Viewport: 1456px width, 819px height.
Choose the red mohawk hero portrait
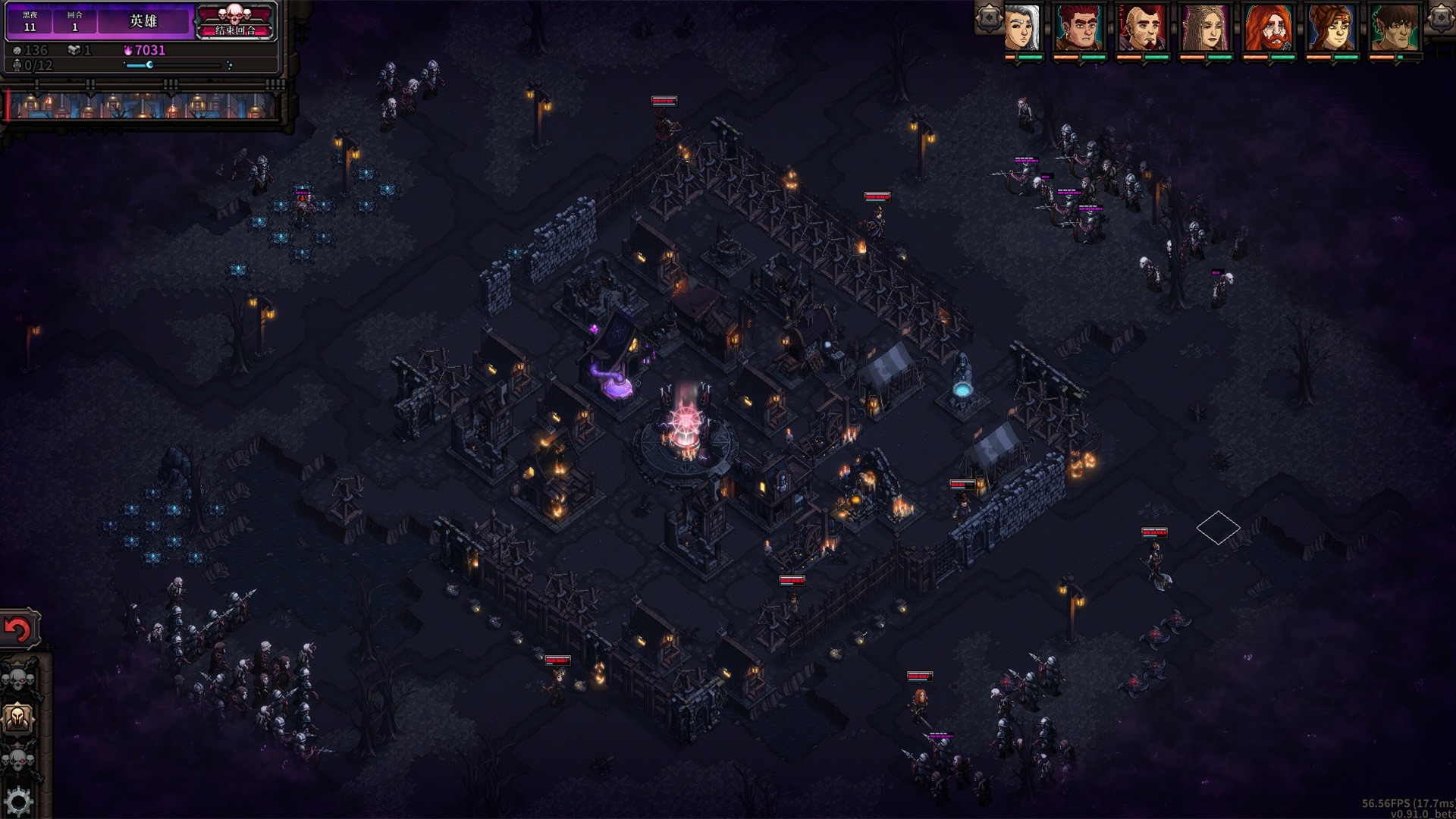[x=1142, y=28]
